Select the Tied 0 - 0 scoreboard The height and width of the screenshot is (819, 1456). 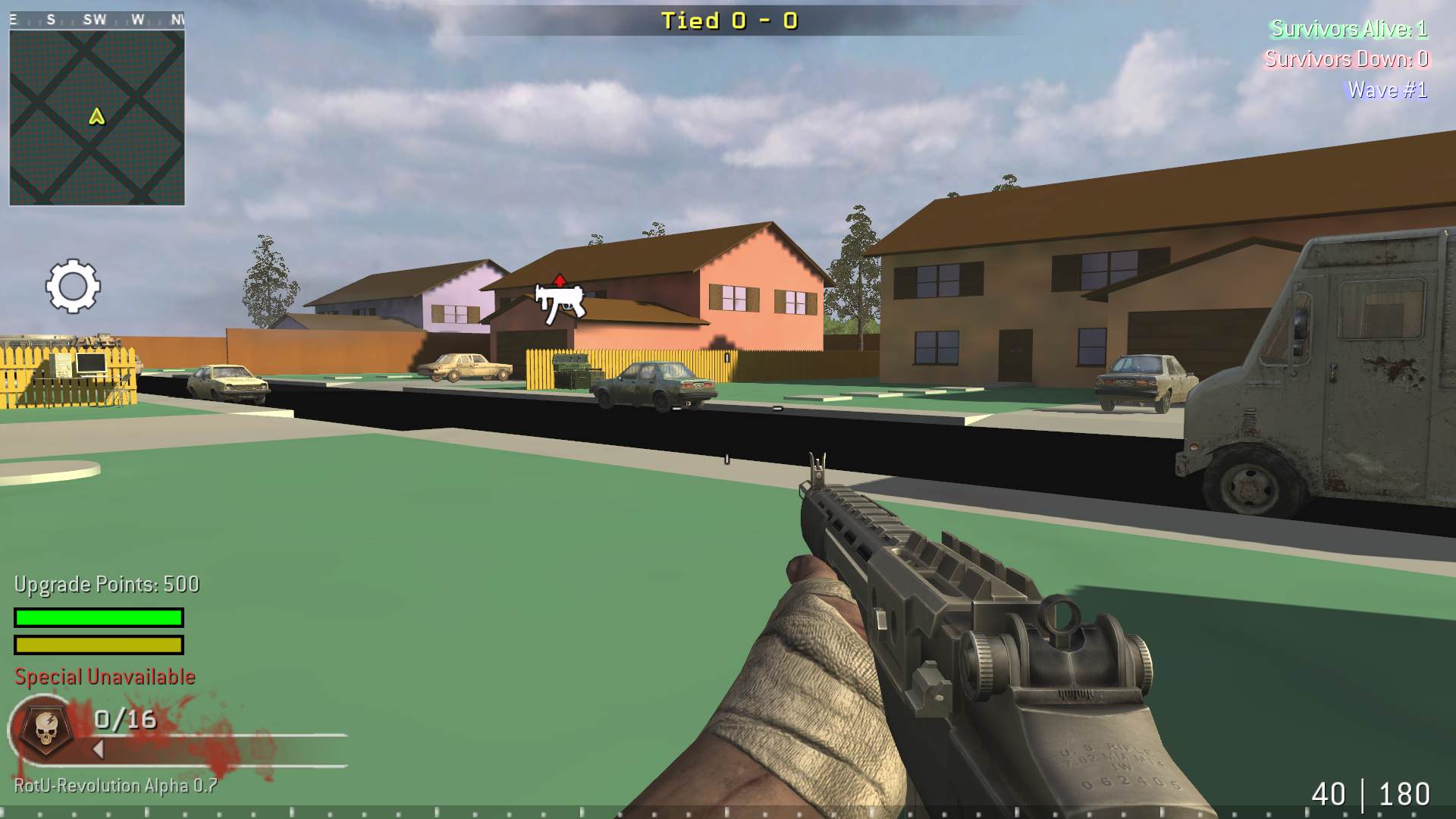728,21
